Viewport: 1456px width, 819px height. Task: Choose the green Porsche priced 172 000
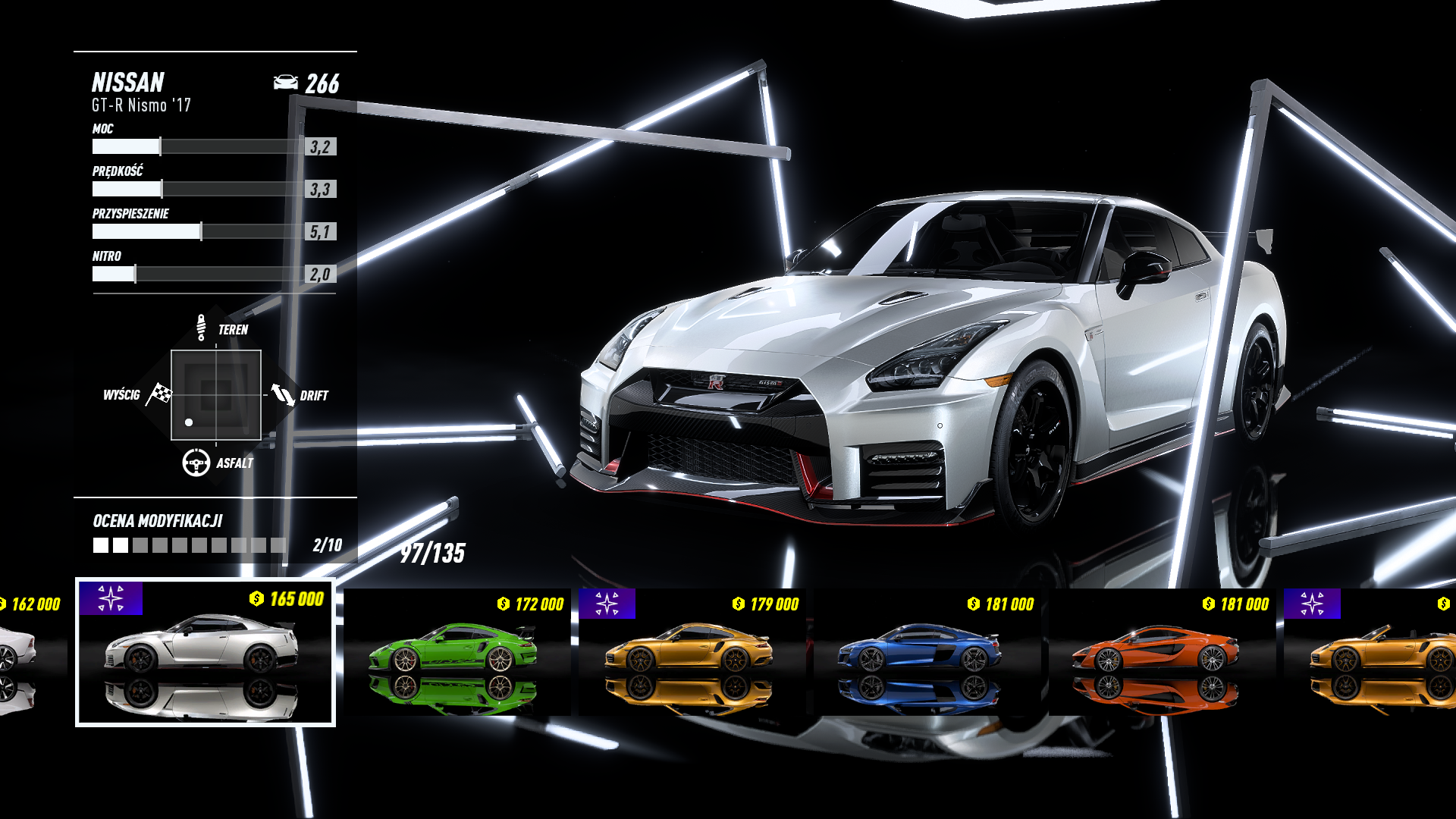pos(457,652)
